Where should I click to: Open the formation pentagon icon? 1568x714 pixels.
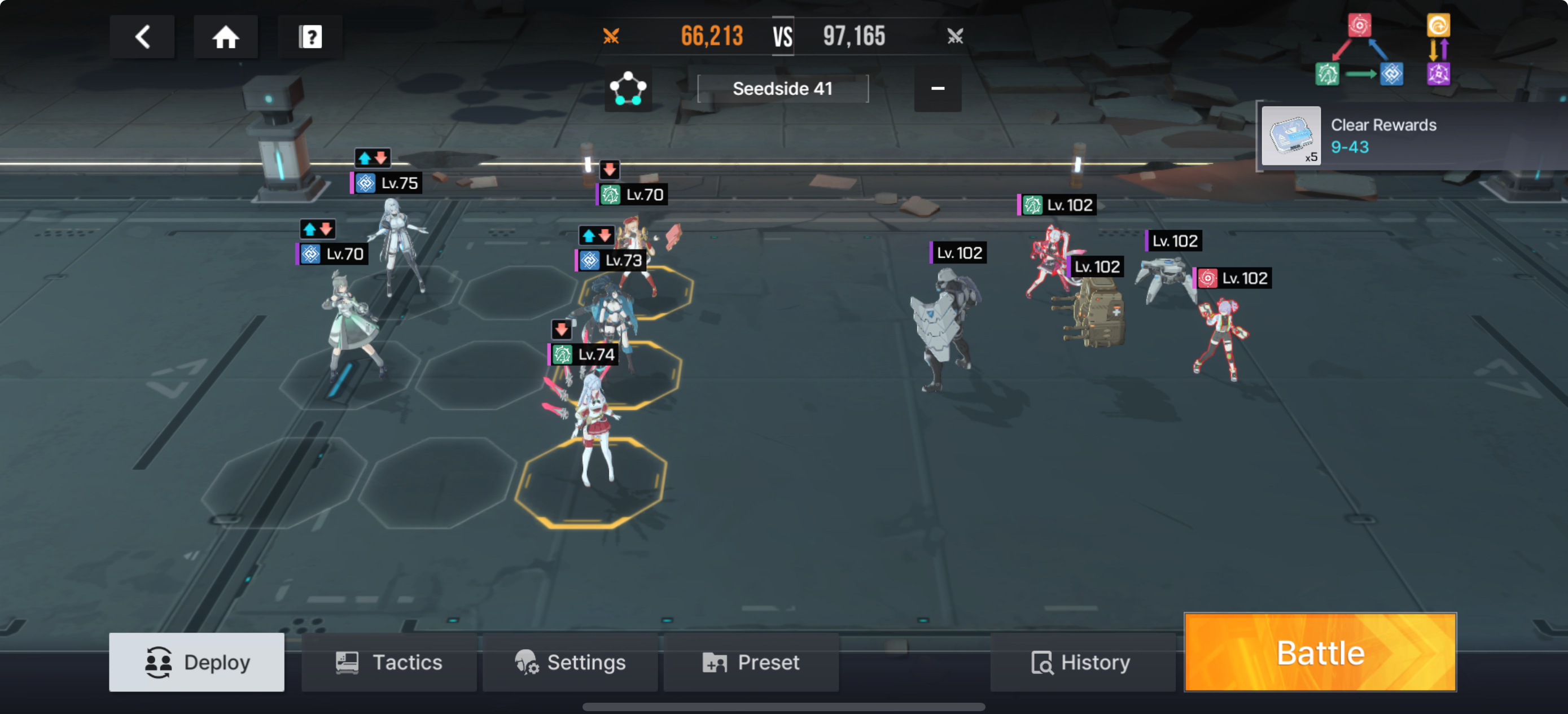pyautogui.click(x=628, y=90)
